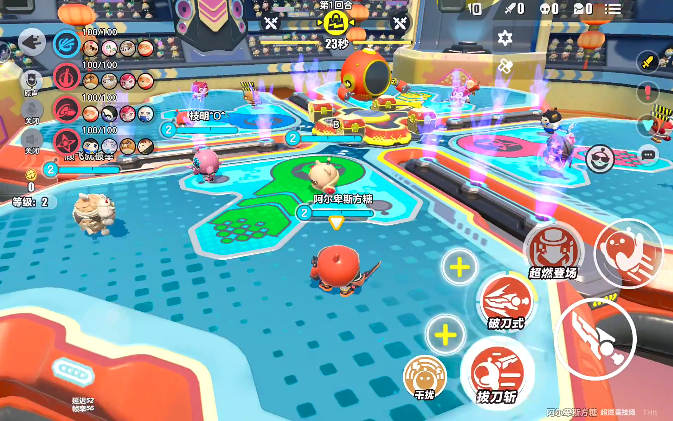Image resolution: width=673 pixels, height=421 pixels.
Task: Activate the dash sprint button
Action: 627,253
